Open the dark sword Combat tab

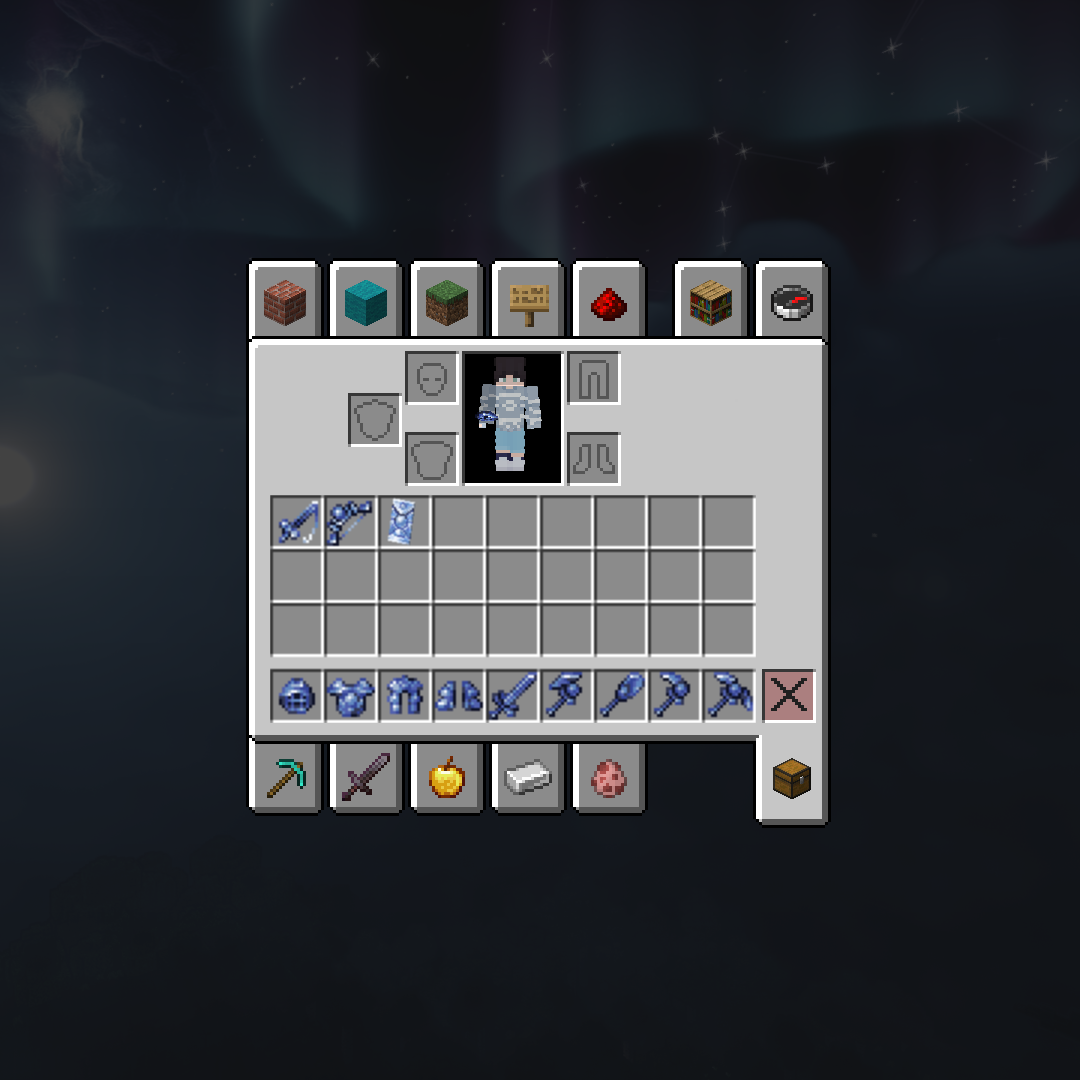(365, 777)
